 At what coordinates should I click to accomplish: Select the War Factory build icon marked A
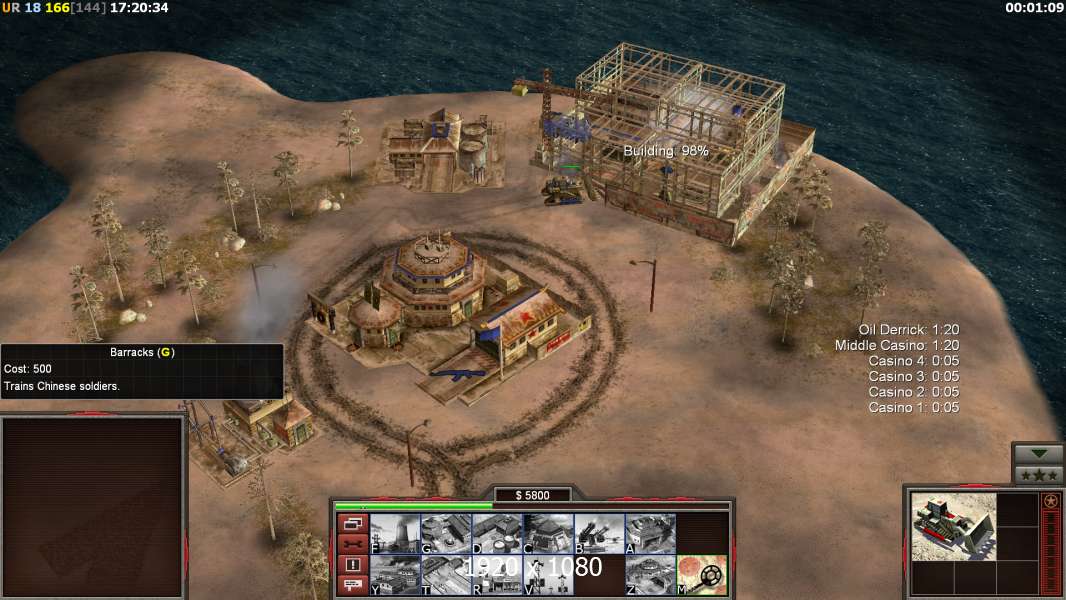[x=650, y=533]
